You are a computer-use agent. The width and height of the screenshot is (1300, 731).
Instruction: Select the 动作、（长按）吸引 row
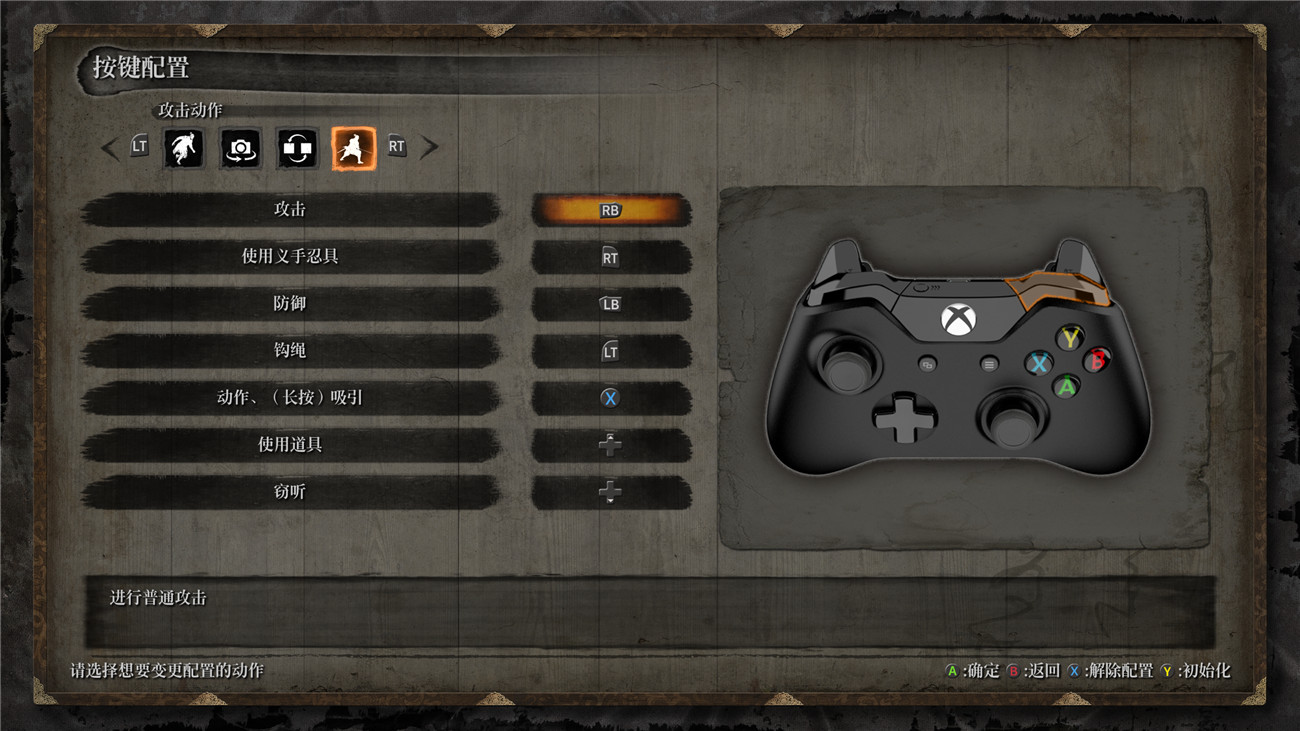(x=290, y=398)
